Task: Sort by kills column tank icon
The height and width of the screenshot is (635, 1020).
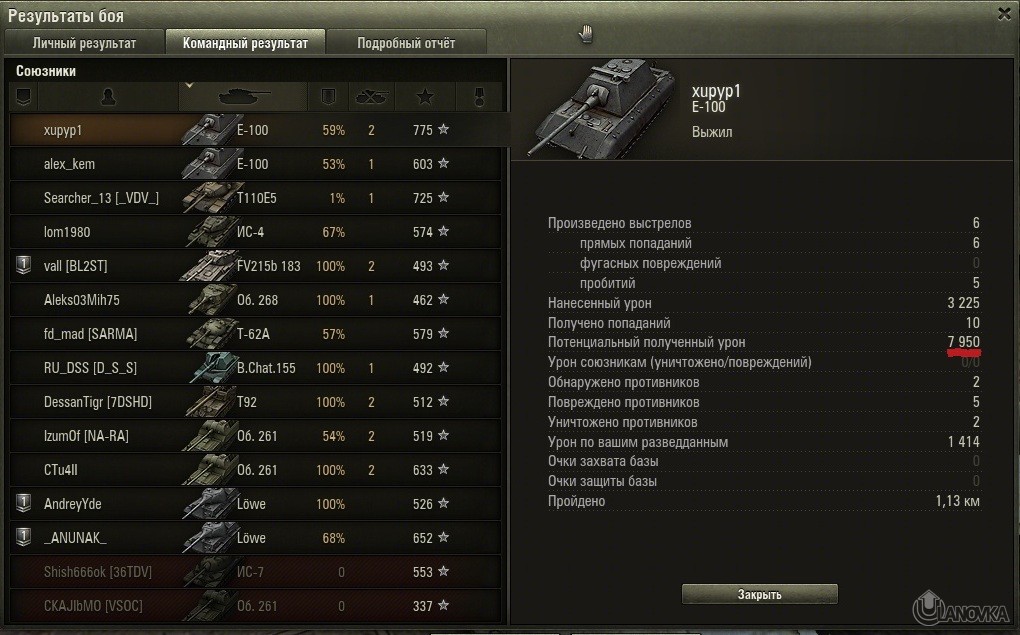Action: (371, 97)
